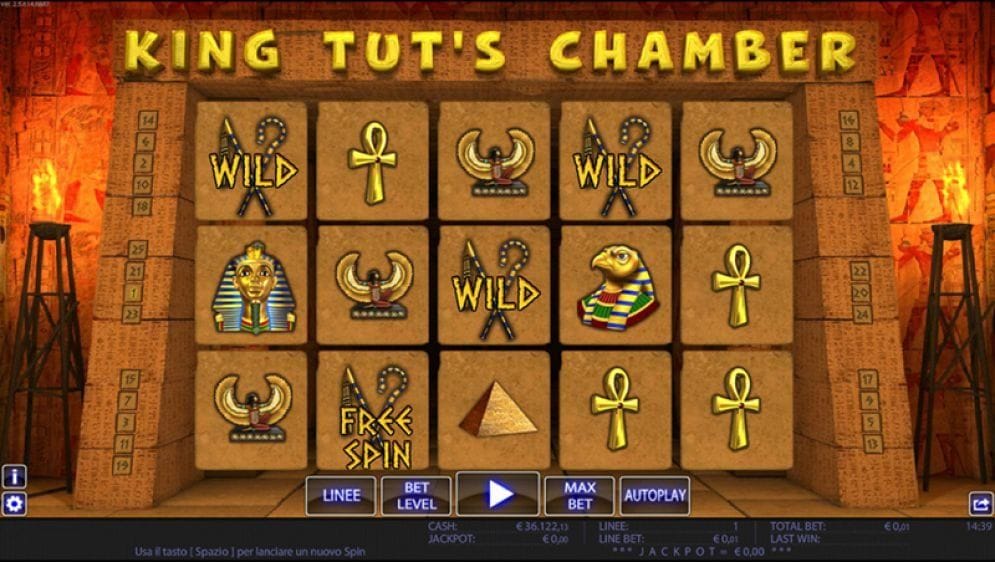
Task: Start AUTOPLAY spins
Action: click(655, 495)
